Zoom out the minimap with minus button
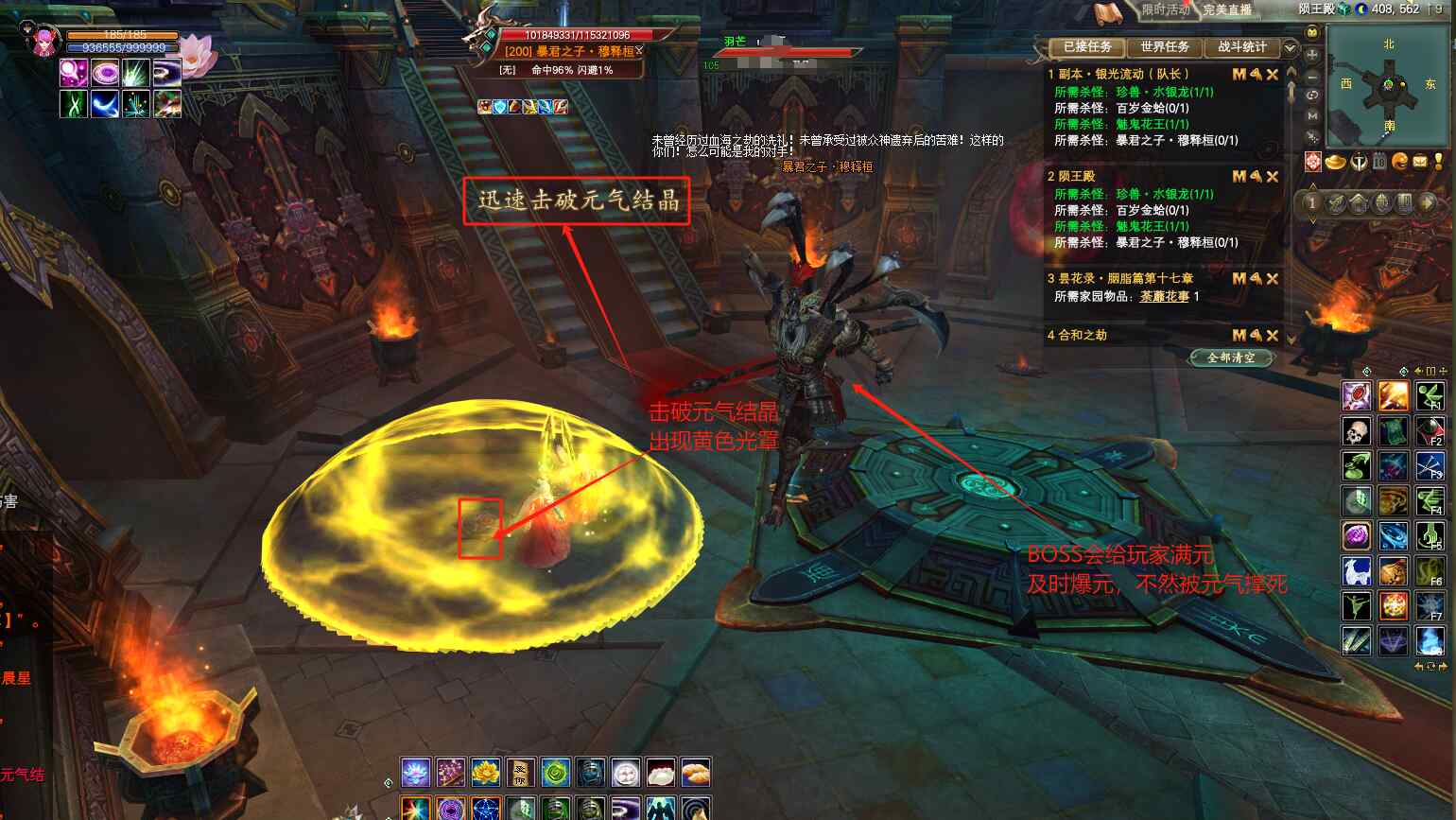 [x=1312, y=76]
